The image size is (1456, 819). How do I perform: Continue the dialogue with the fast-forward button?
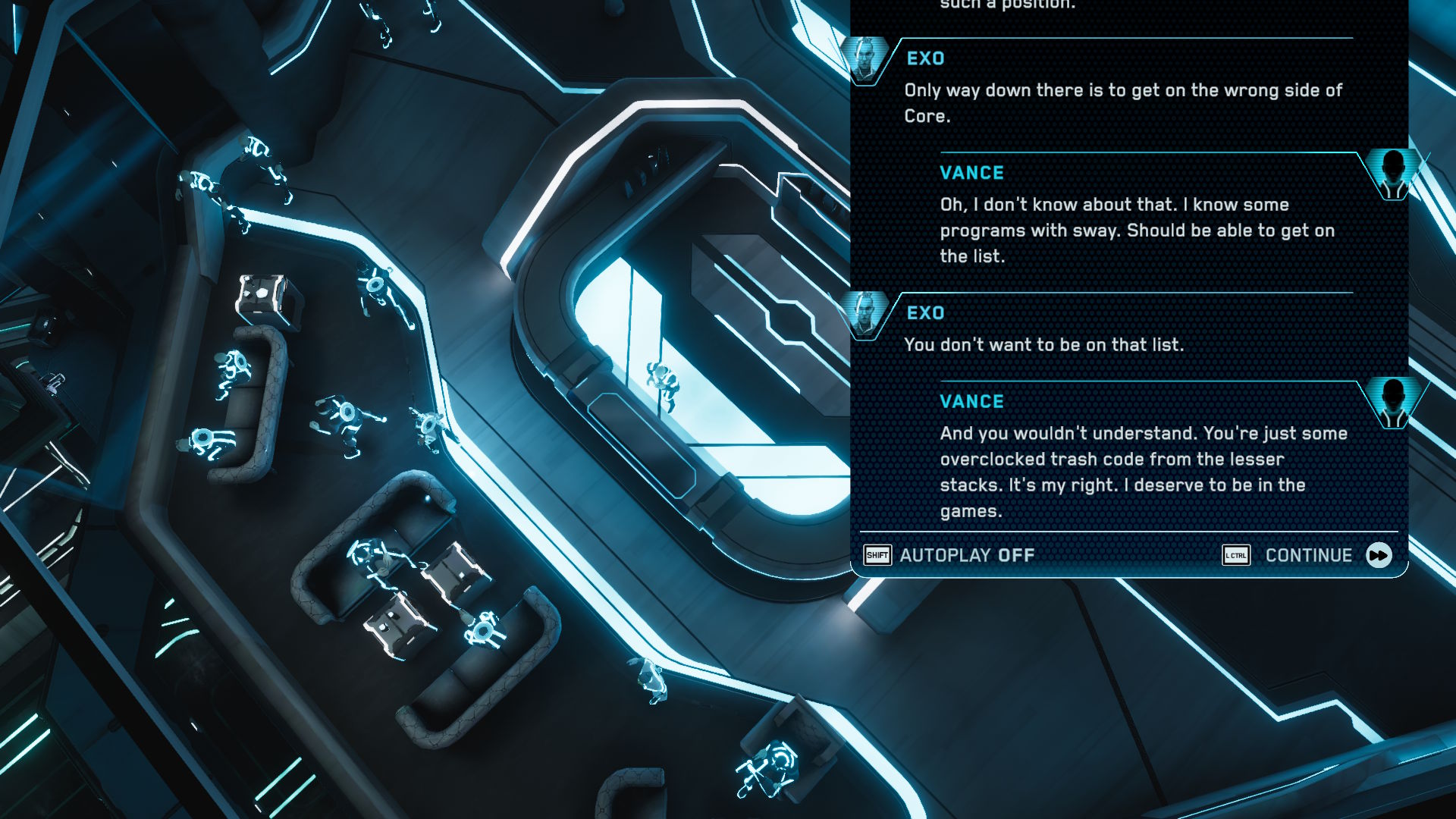(x=1378, y=555)
